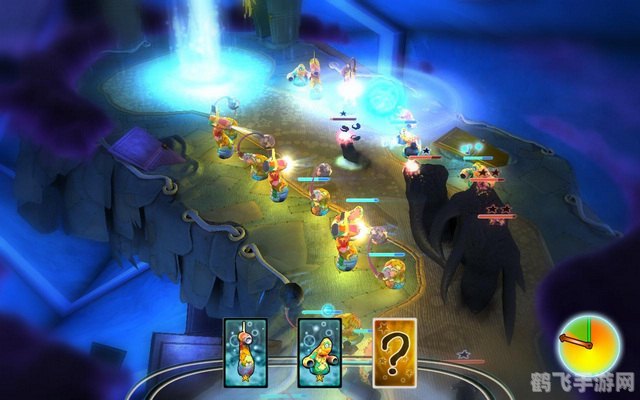Pick the gold question mark card
Screen dimensions: 640x400
click(x=394, y=352)
